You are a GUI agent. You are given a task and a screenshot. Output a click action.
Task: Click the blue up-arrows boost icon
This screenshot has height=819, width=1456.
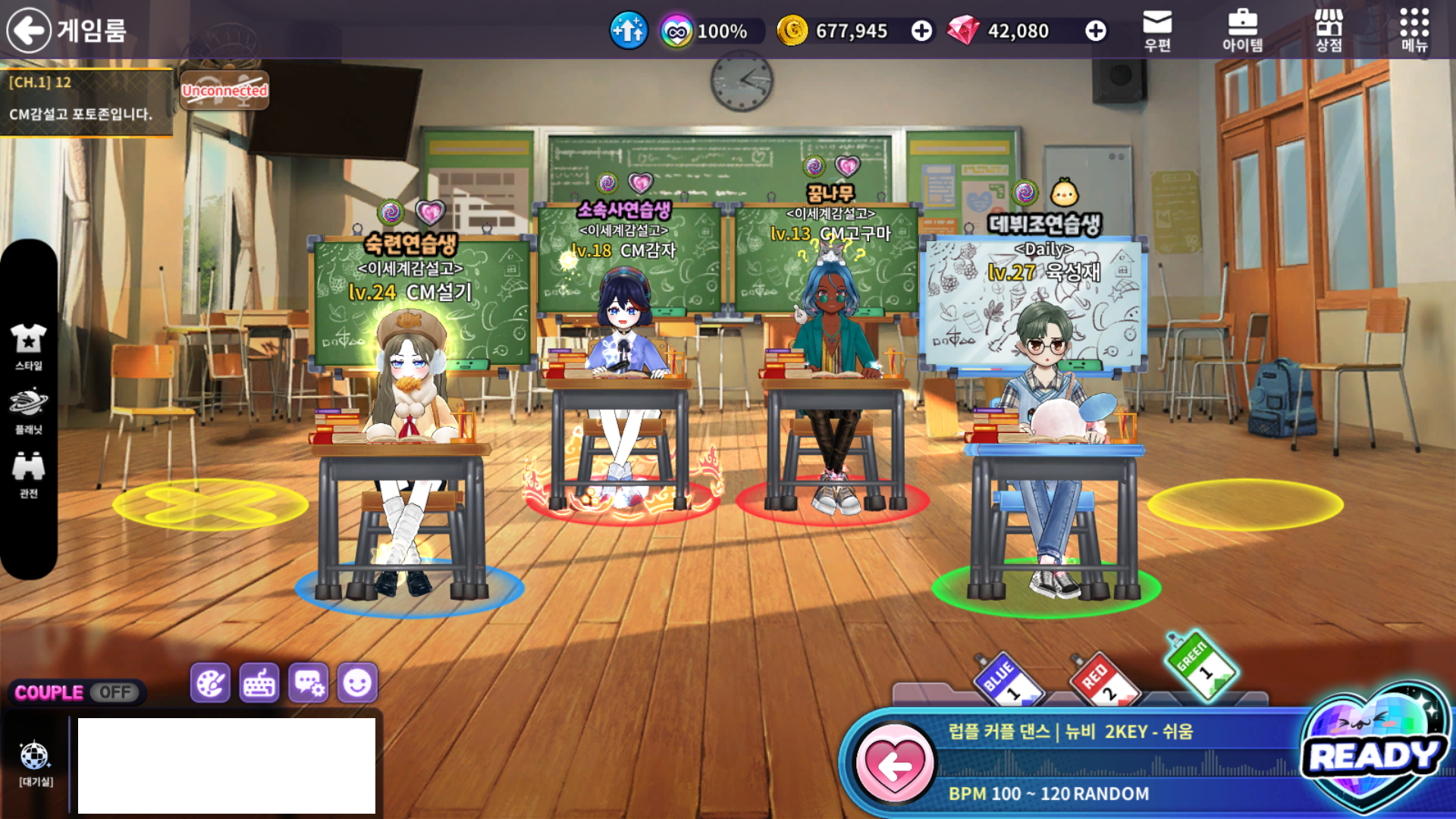[629, 31]
